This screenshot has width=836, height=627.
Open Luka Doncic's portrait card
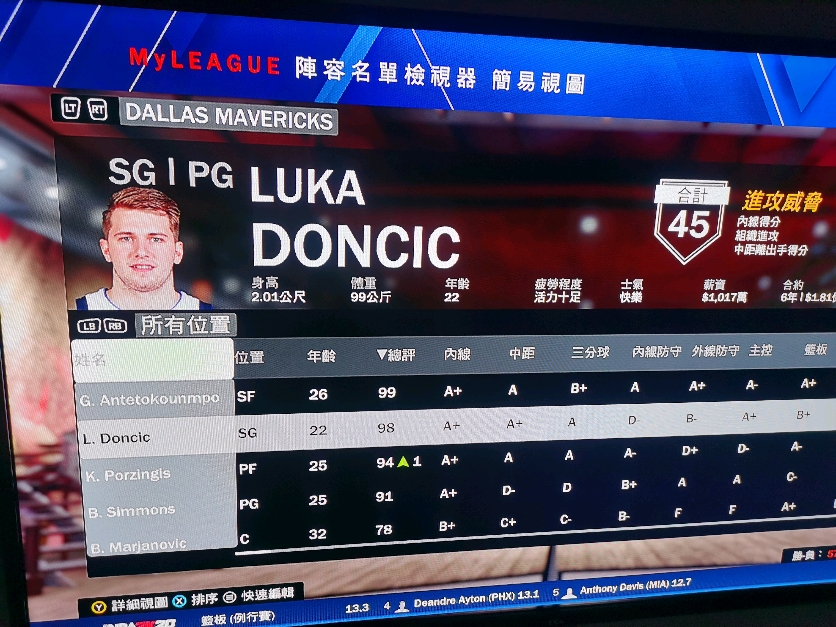[x=141, y=248]
